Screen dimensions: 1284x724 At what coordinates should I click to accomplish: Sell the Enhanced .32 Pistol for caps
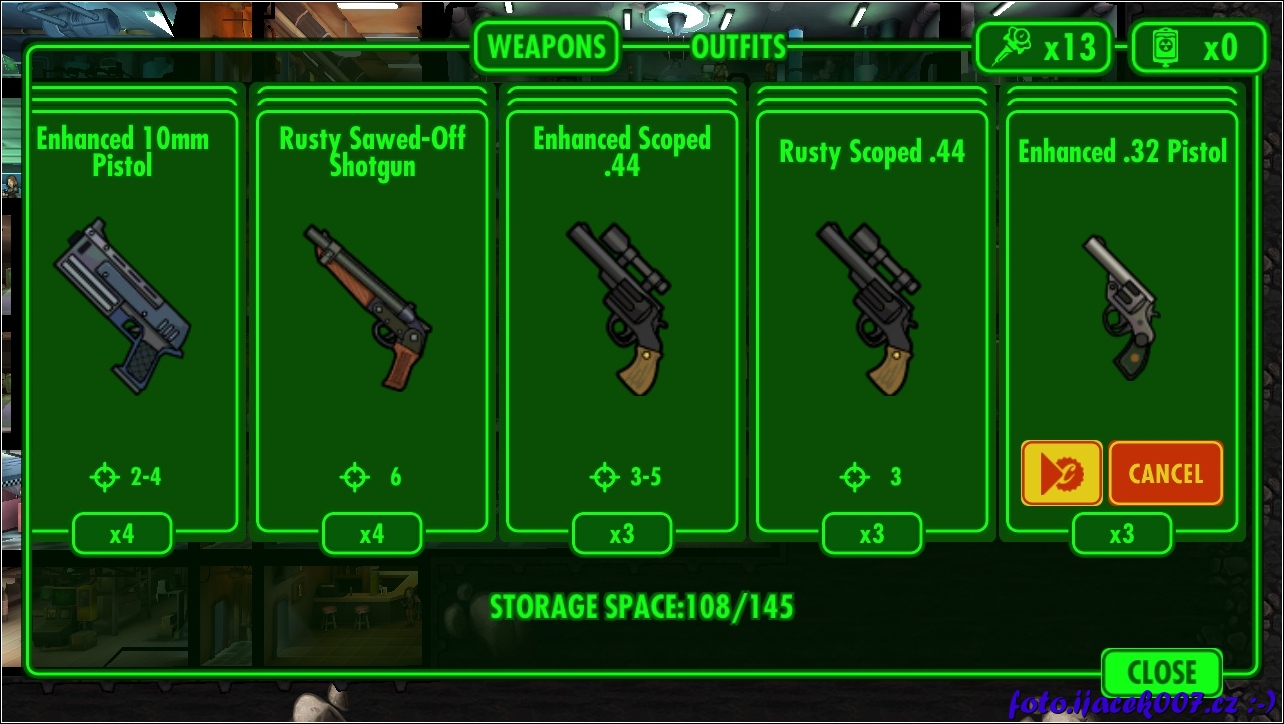(1061, 473)
